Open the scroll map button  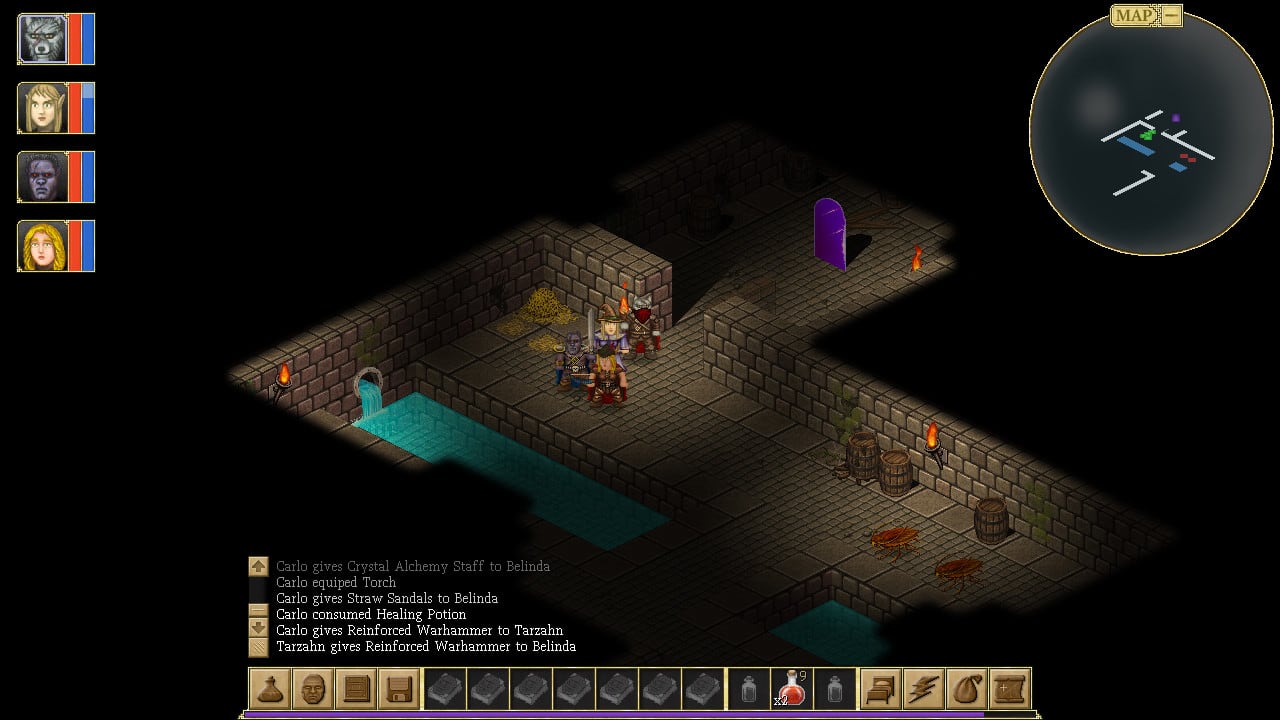[1010, 688]
